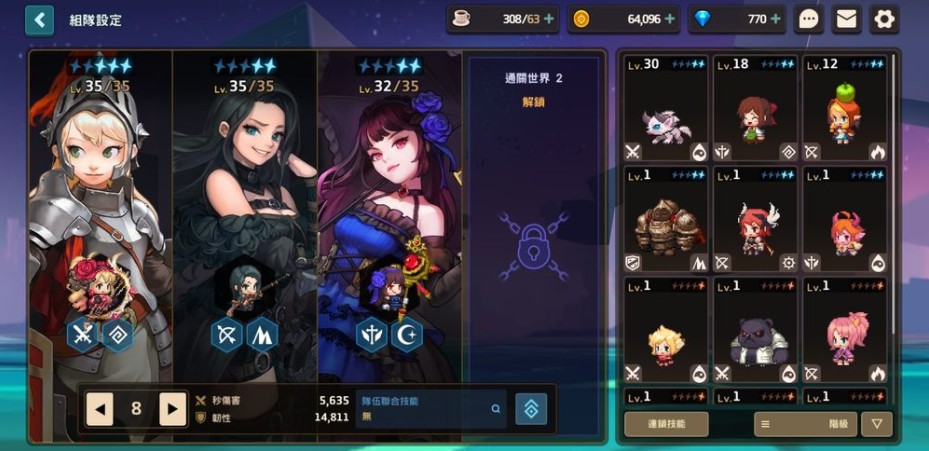Open the 階級 sort dropdown

coord(806,424)
